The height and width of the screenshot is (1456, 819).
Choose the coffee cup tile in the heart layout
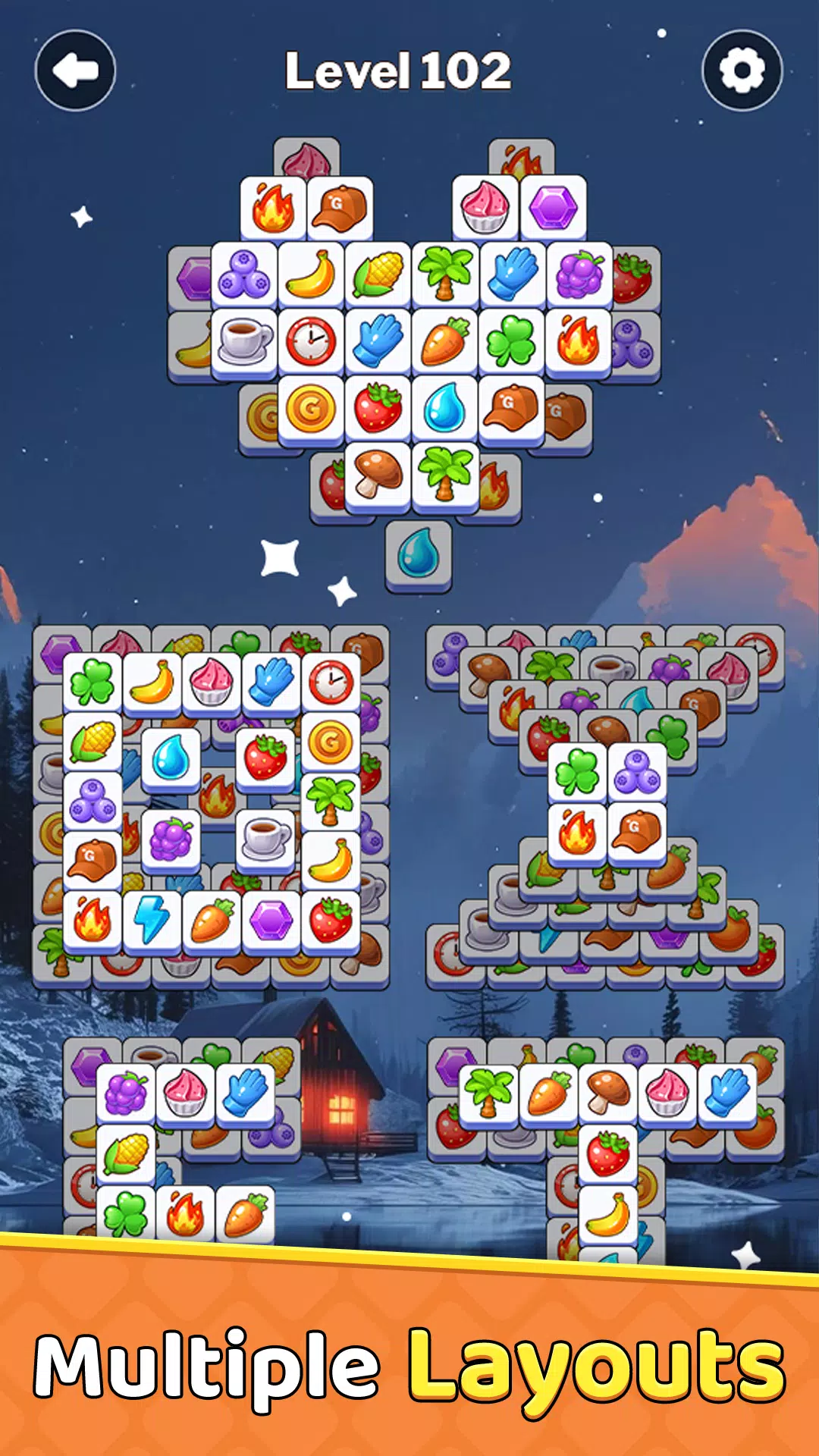click(244, 340)
